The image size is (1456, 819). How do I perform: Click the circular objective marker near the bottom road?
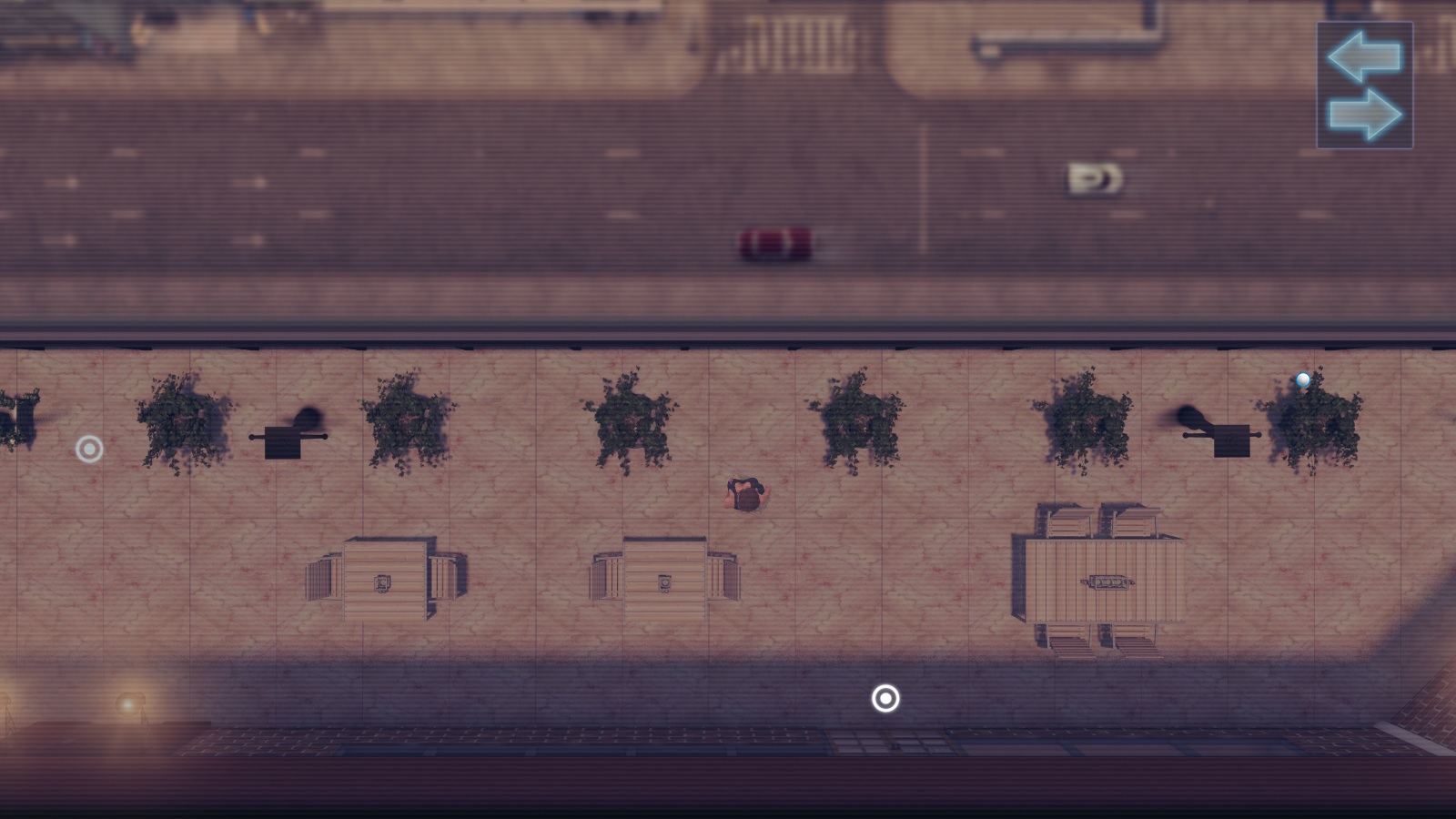(x=884, y=700)
